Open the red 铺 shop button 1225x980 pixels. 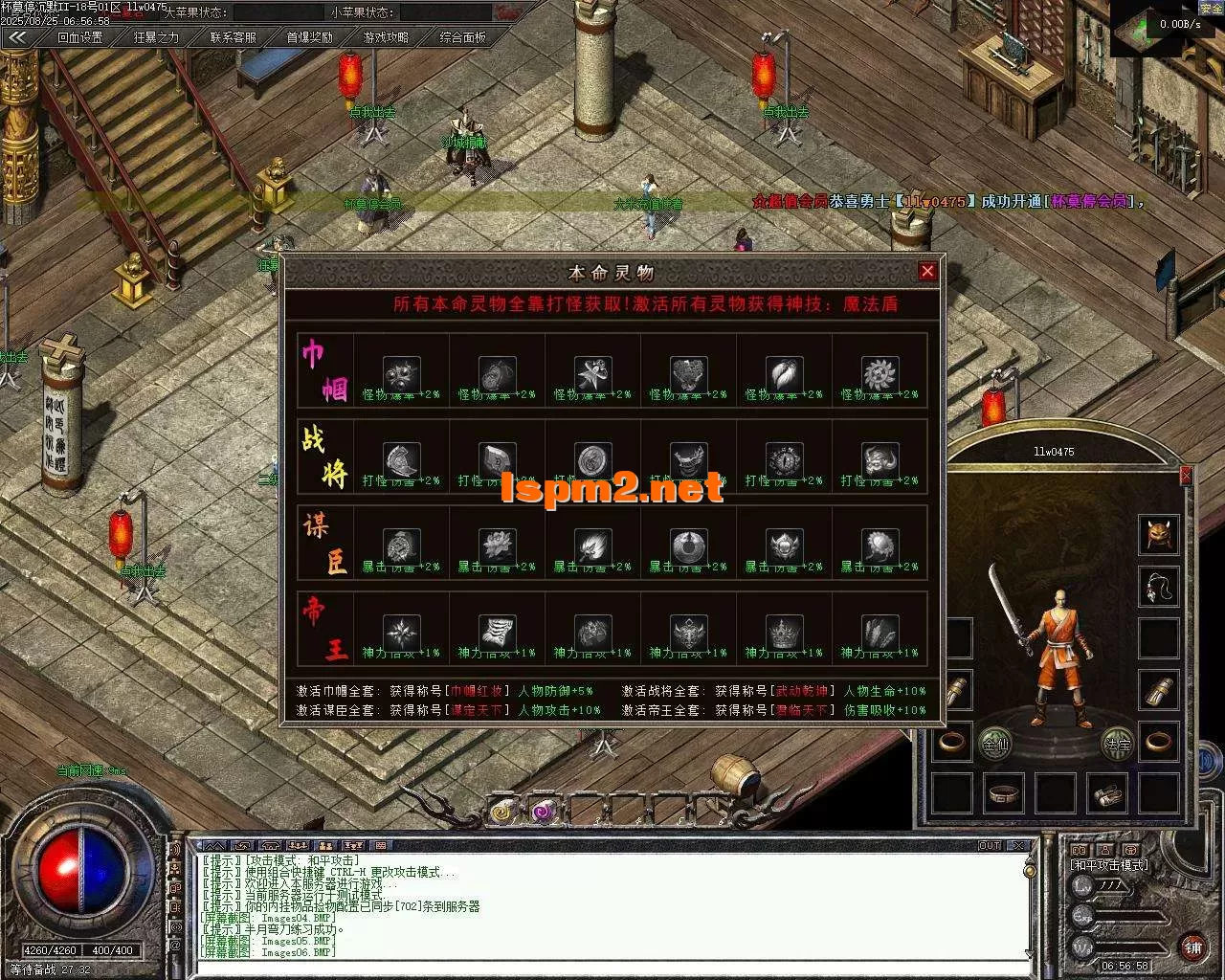pyautogui.click(x=1192, y=947)
